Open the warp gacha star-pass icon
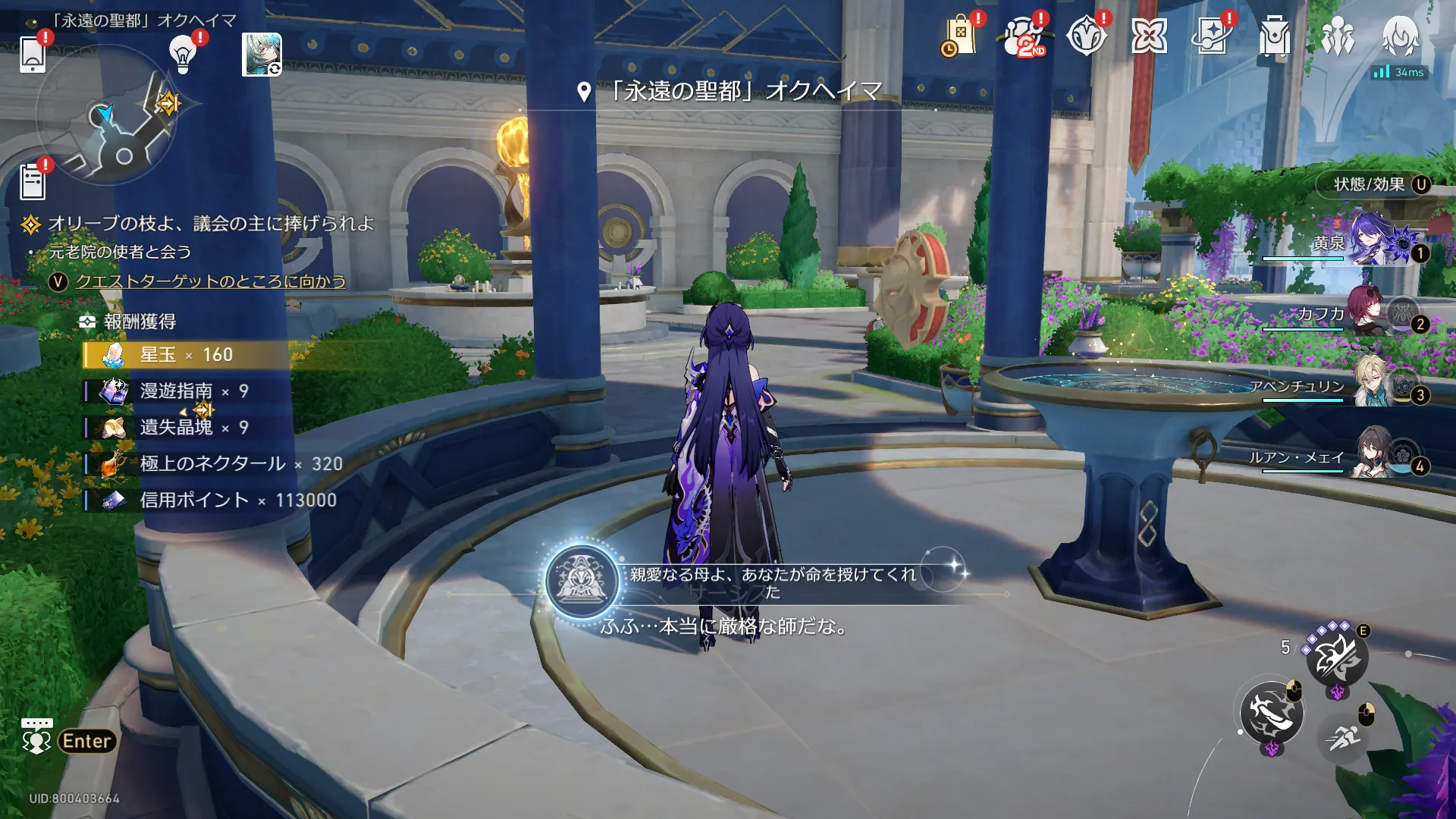 coord(1086,36)
